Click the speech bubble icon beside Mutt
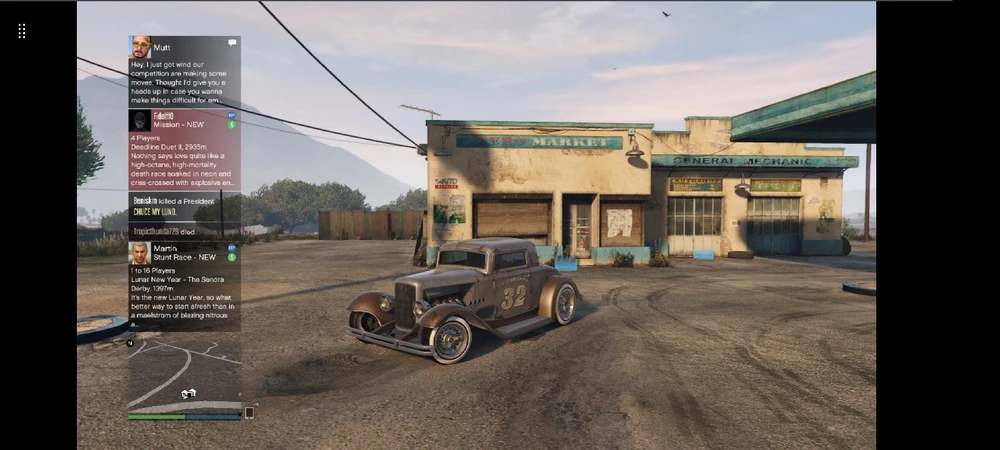Viewport: 1000px width, 450px height. point(232,43)
